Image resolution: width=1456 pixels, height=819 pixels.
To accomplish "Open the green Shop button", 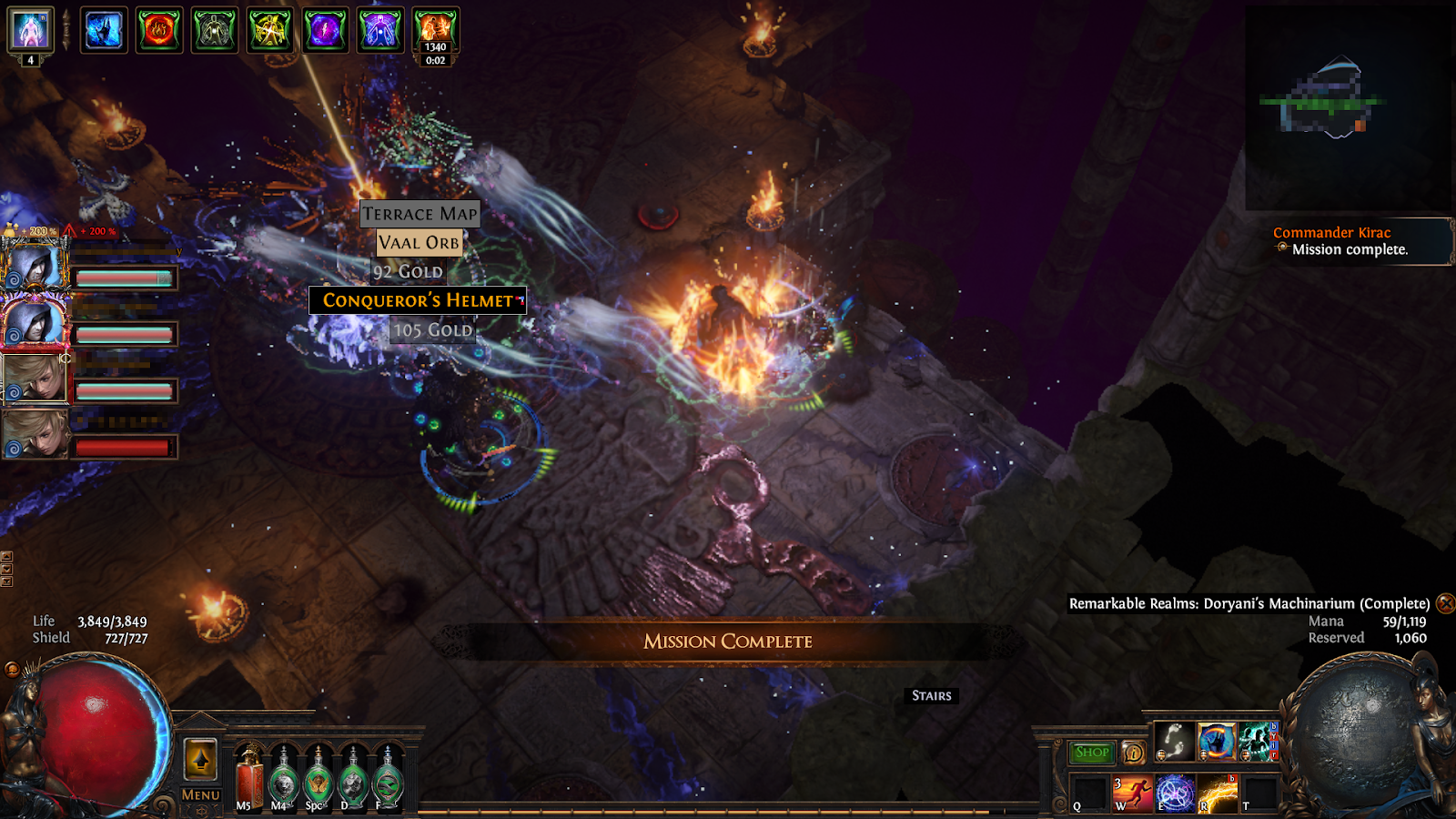I will (1092, 752).
